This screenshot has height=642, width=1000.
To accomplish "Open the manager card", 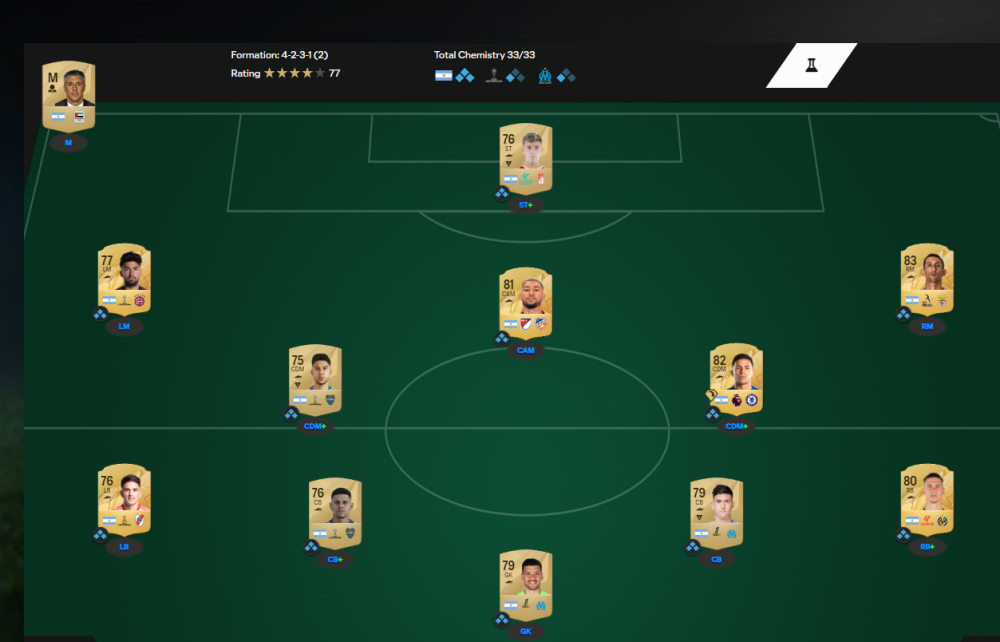I will (x=69, y=96).
